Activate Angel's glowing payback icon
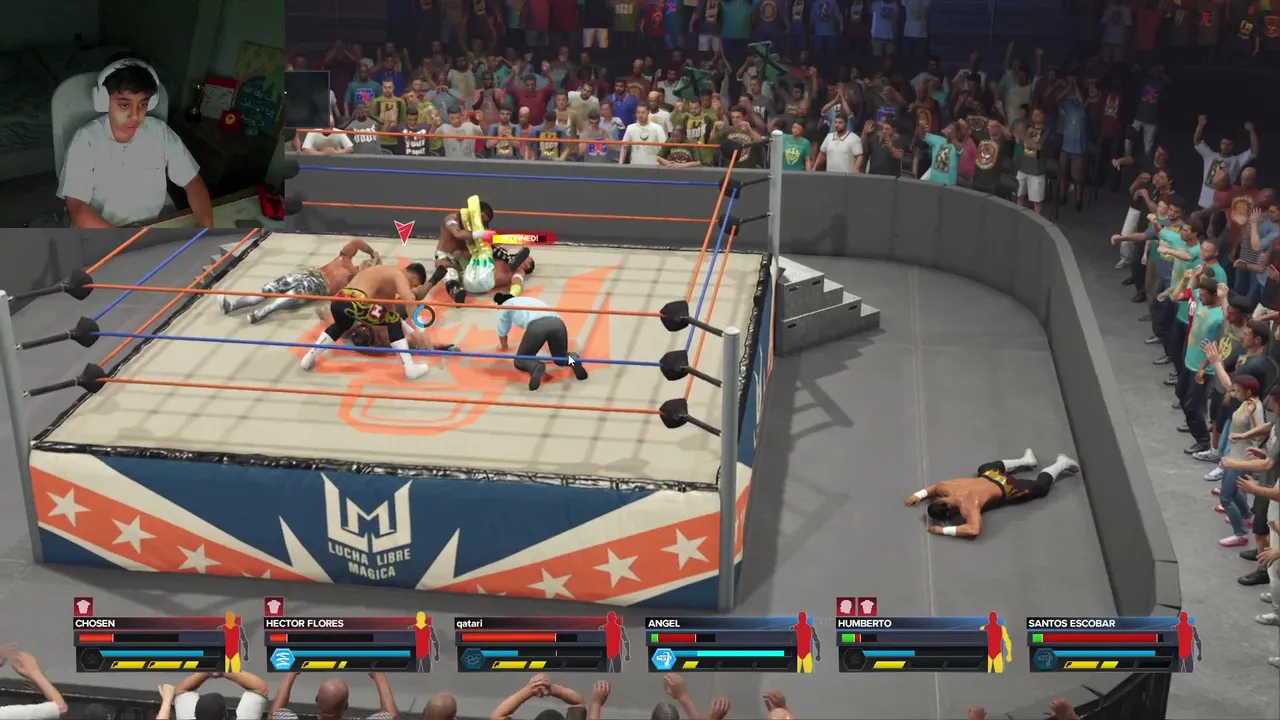Image resolution: width=1280 pixels, height=720 pixels. [663, 658]
